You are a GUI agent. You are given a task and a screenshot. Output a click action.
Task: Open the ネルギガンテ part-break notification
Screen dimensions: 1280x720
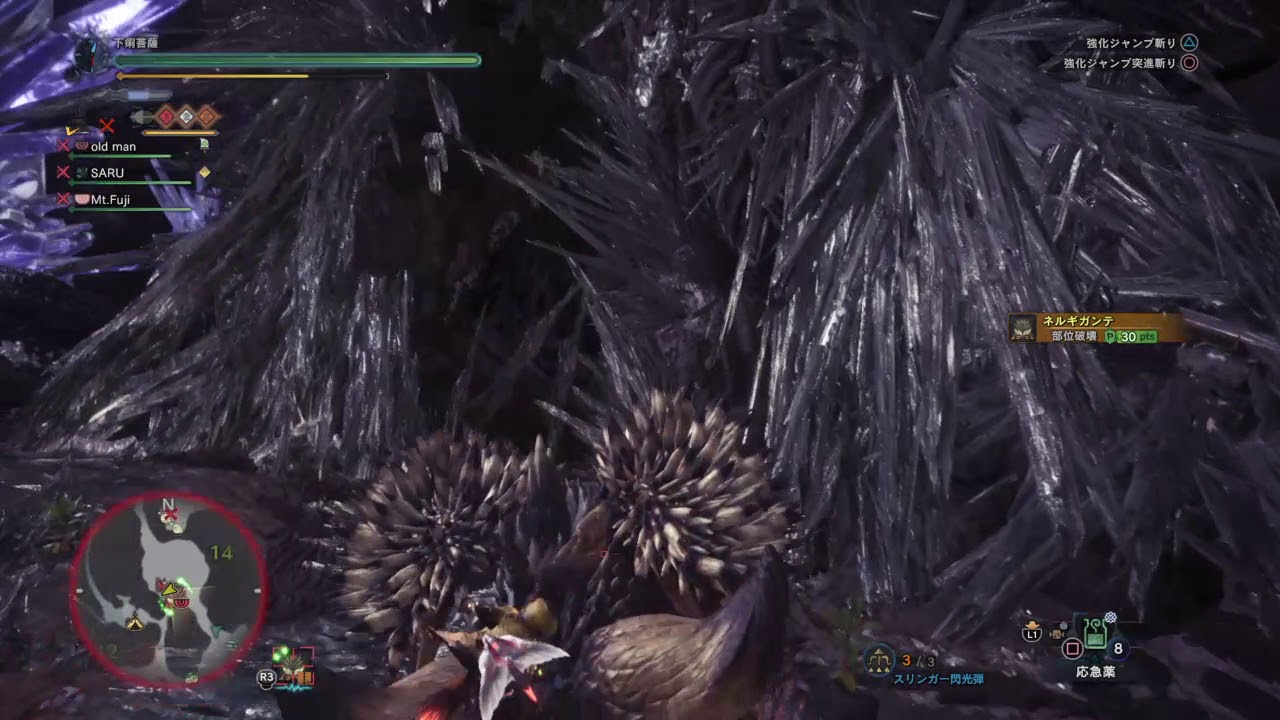point(1096,328)
